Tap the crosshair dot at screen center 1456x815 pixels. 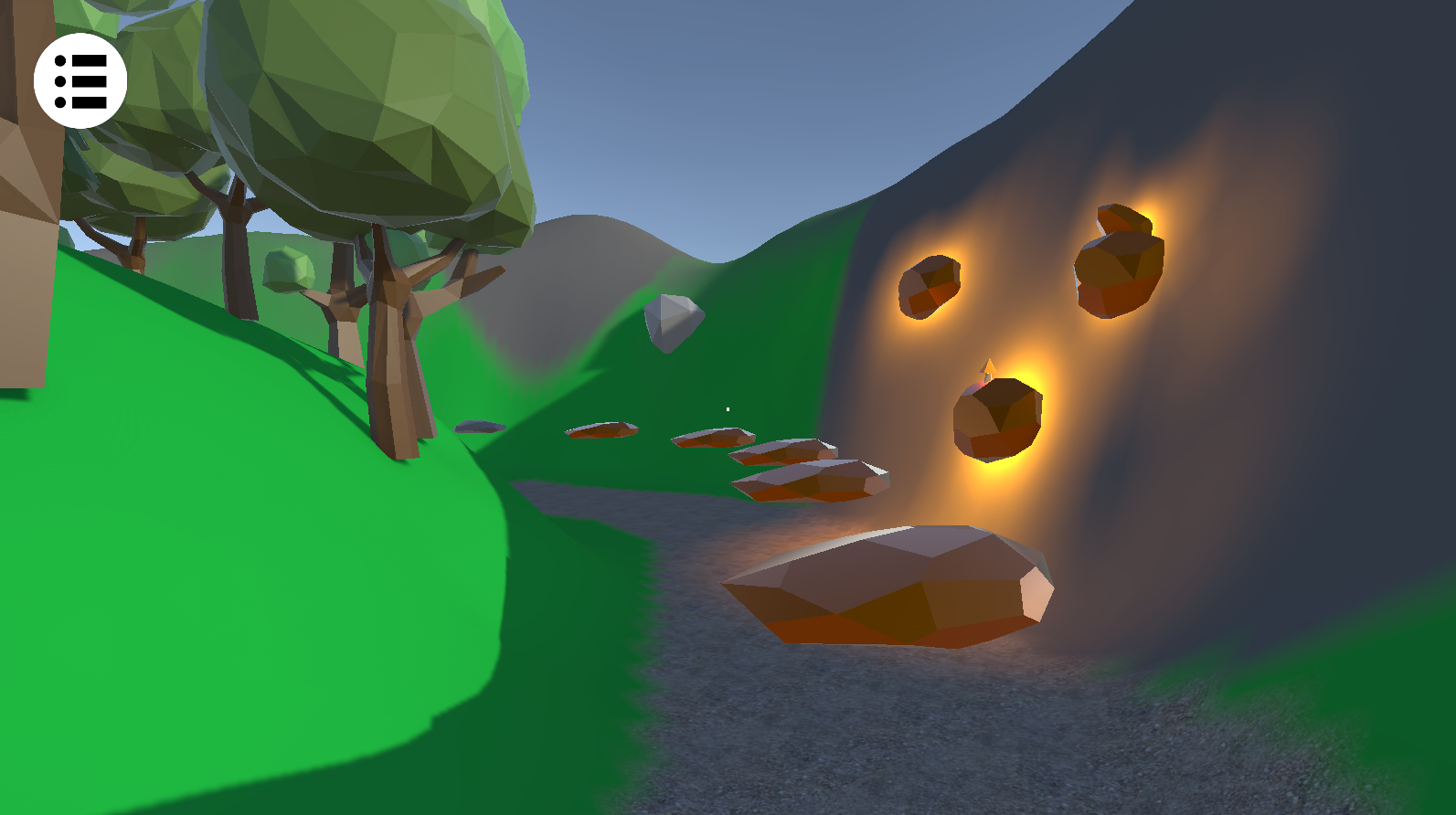point(727,407)
